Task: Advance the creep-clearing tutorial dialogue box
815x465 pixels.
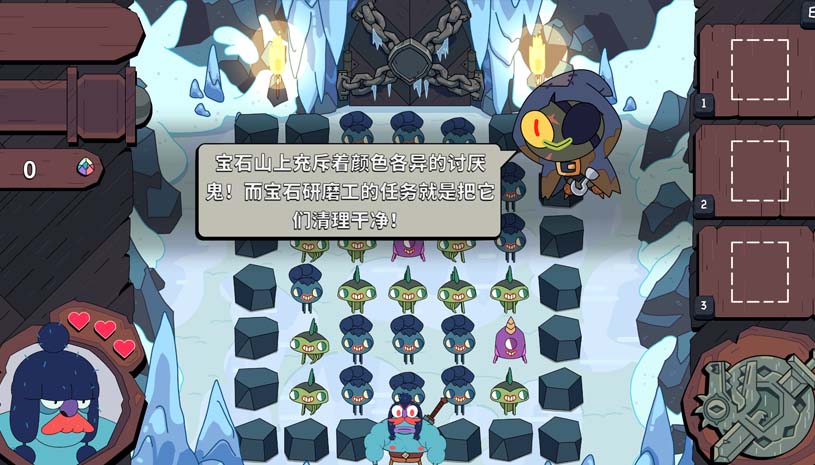Action: (x=348, y=191)
